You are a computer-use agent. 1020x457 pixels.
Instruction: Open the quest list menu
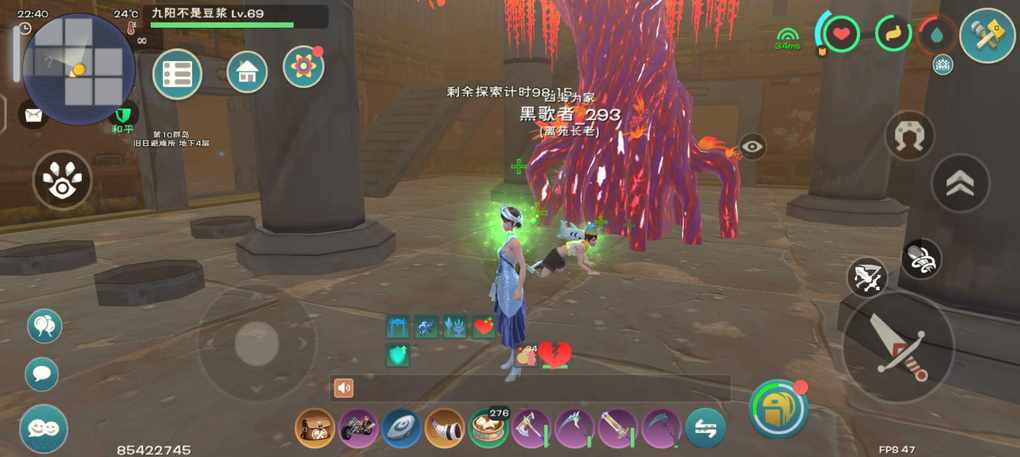pyautogui.click(x=177, y=74)
